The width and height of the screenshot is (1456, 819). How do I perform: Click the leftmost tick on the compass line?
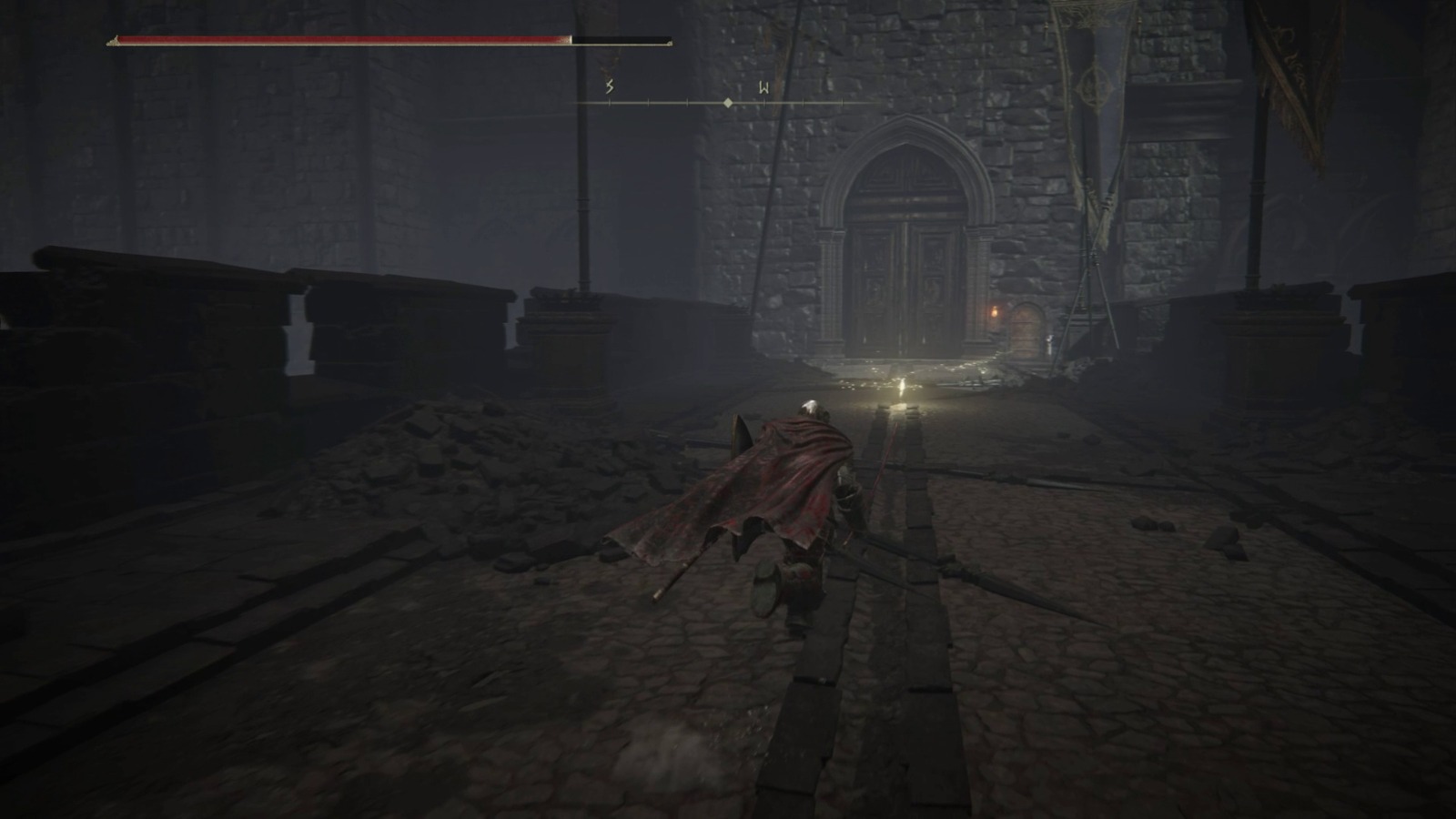610,103
